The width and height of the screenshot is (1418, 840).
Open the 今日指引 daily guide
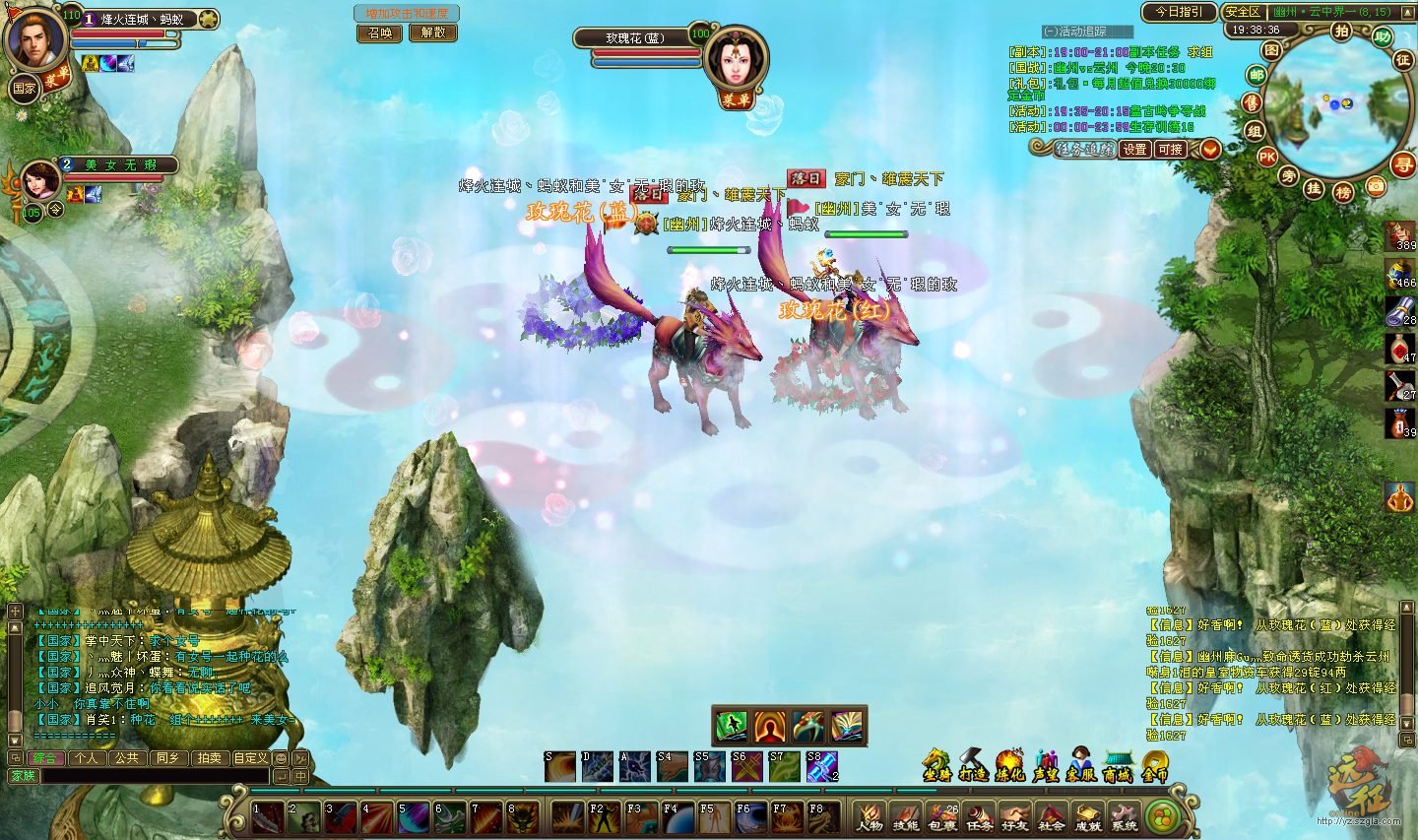1179,12
